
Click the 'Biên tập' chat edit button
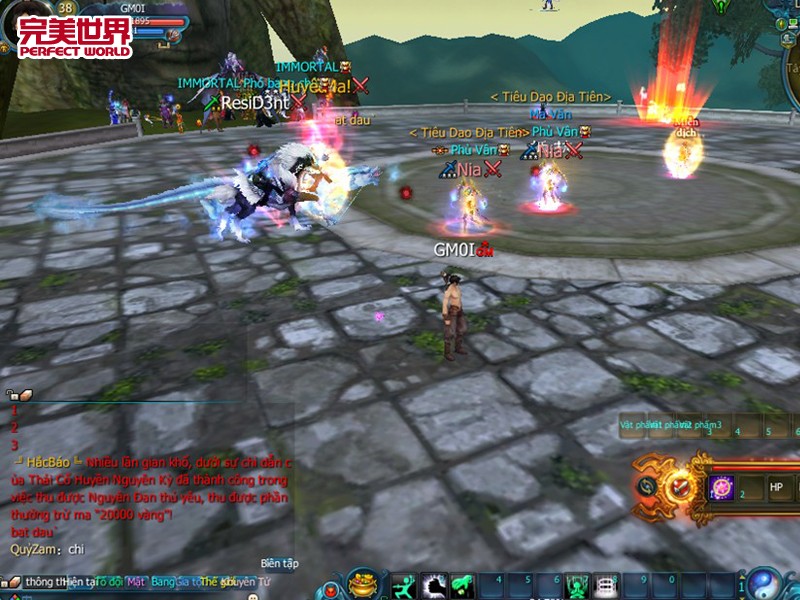[279, 563]
